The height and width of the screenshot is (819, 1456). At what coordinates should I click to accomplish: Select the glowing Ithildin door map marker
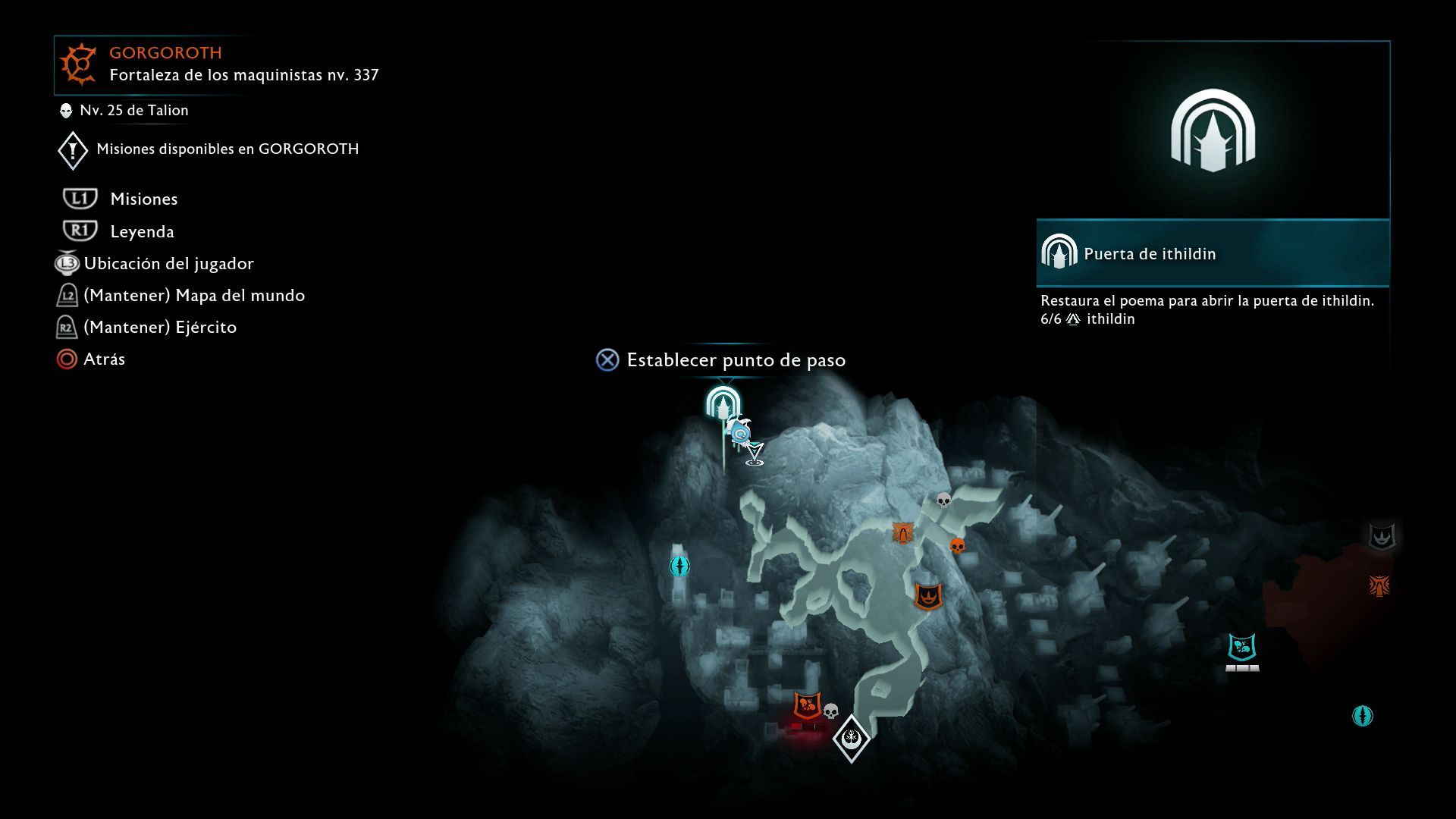coord(723,403)
